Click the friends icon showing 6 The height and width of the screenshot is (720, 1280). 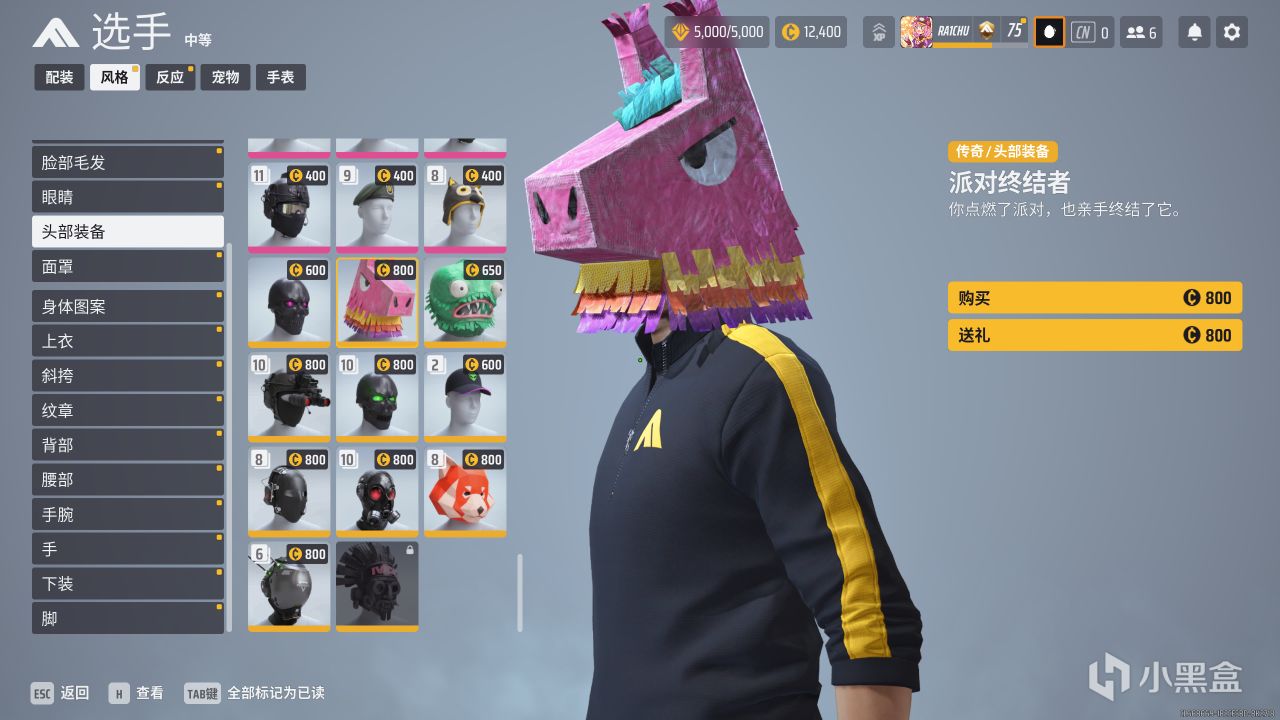tap(1141, 31)
